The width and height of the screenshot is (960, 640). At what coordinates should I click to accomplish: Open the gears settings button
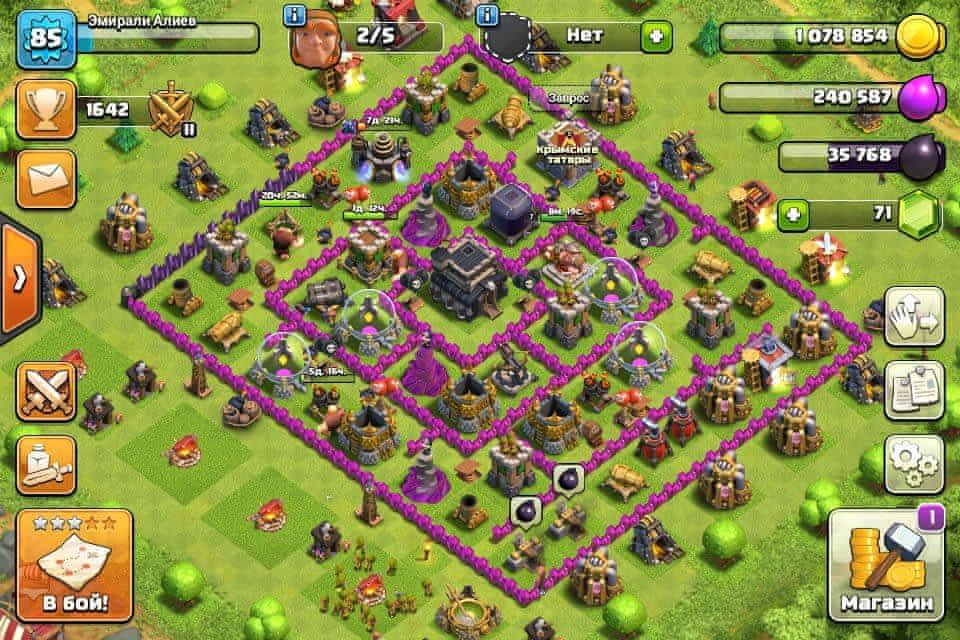pos(914,463)
